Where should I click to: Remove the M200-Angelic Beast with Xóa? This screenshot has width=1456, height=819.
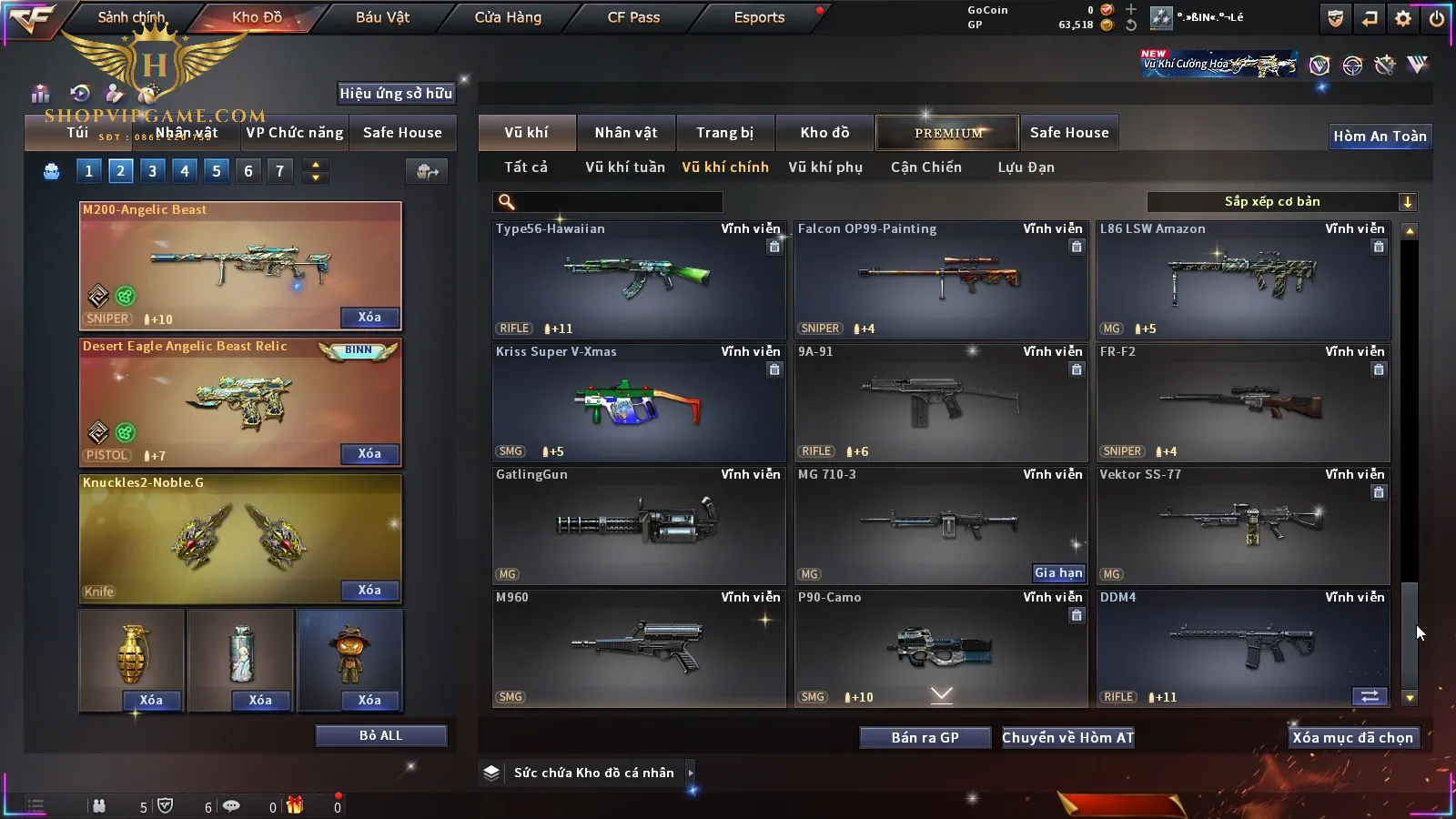click(369, 318)
